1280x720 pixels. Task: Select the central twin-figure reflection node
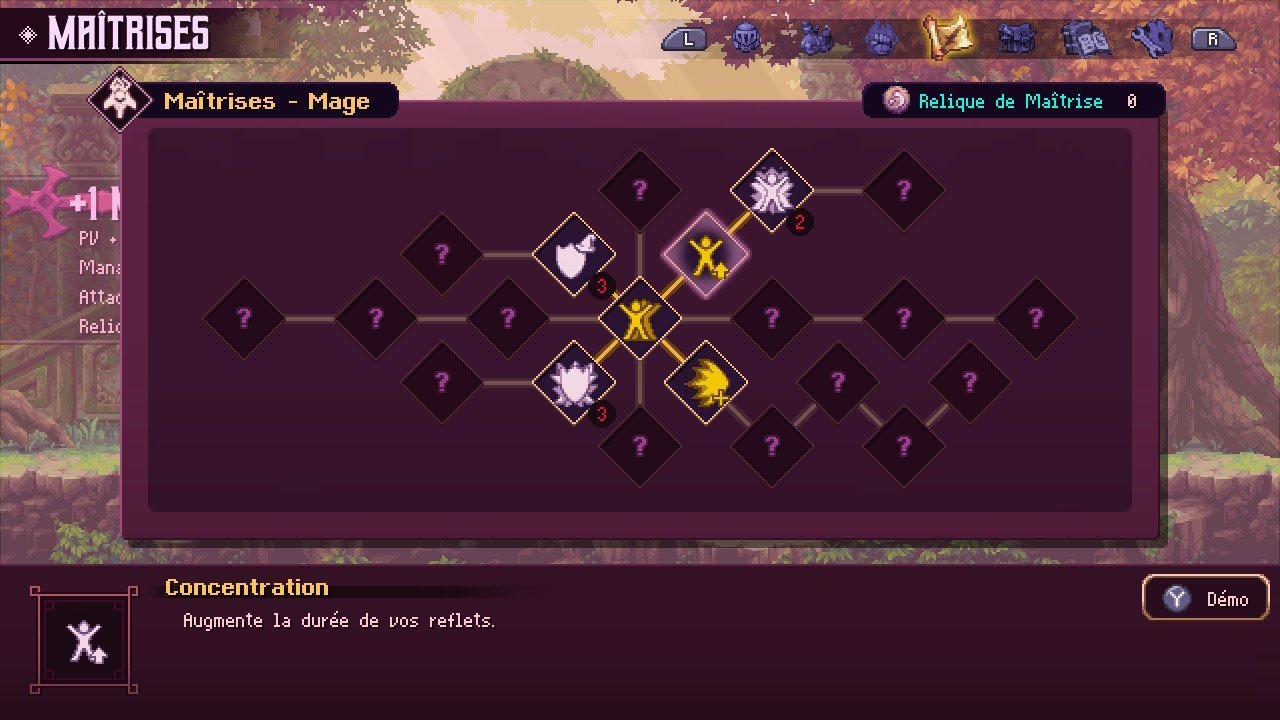tap(640, 319)
